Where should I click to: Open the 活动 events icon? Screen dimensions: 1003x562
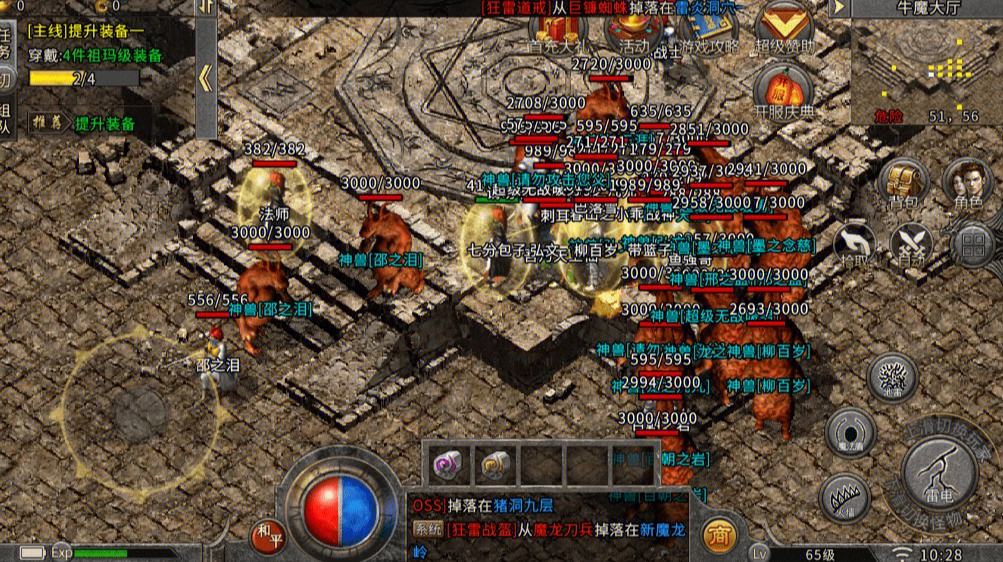click(x=633, y=30)
